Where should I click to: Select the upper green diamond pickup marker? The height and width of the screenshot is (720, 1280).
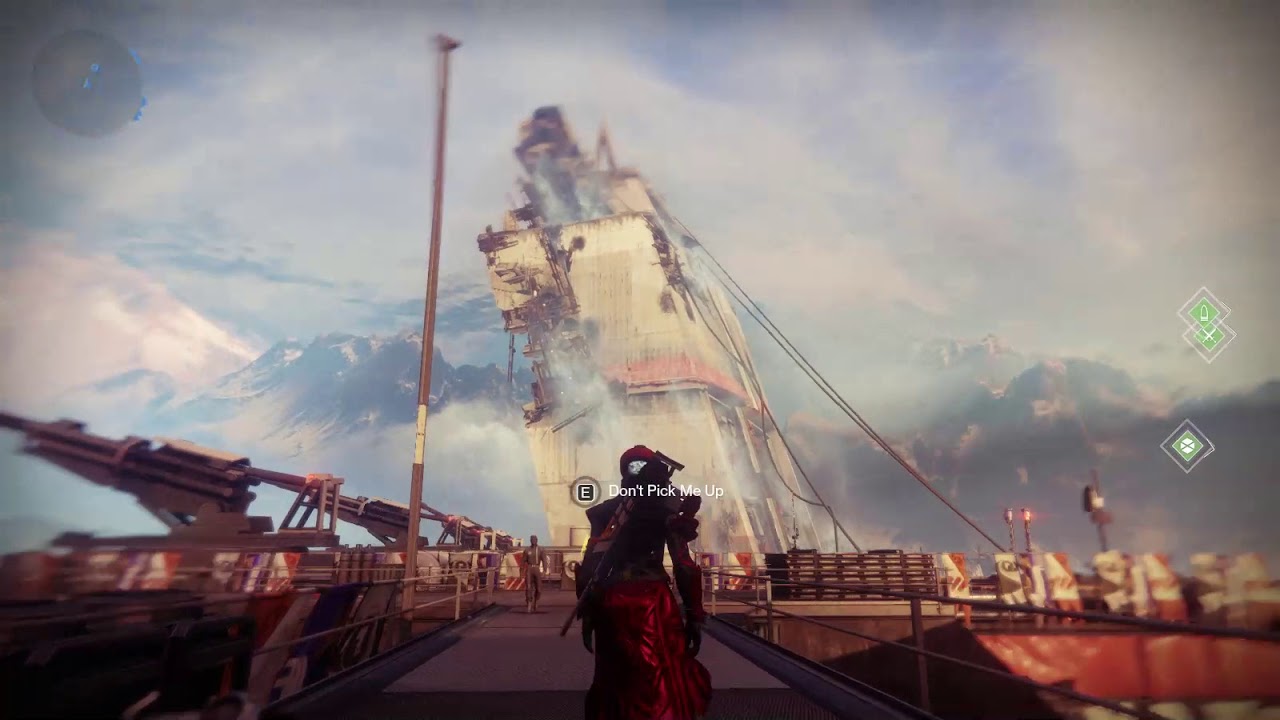(x=1204, y=312)
